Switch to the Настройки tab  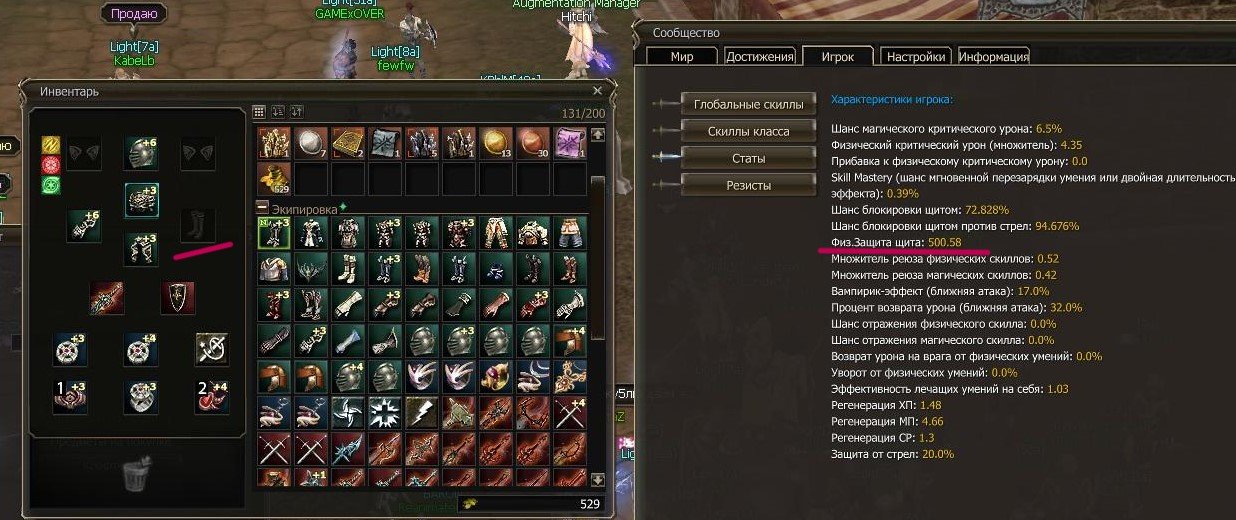916,57
